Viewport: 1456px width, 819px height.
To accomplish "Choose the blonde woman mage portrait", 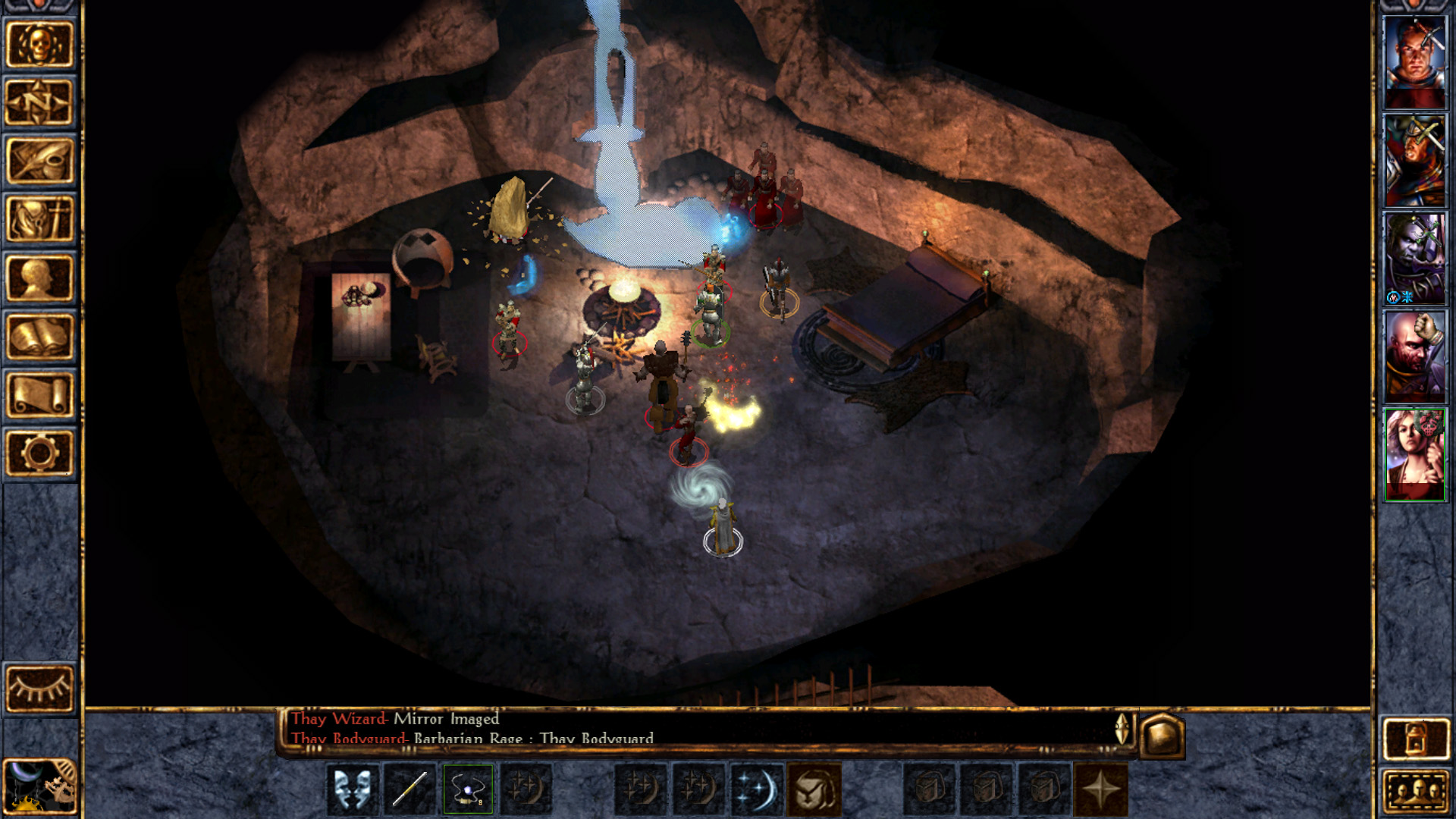I will (1414, 455).
